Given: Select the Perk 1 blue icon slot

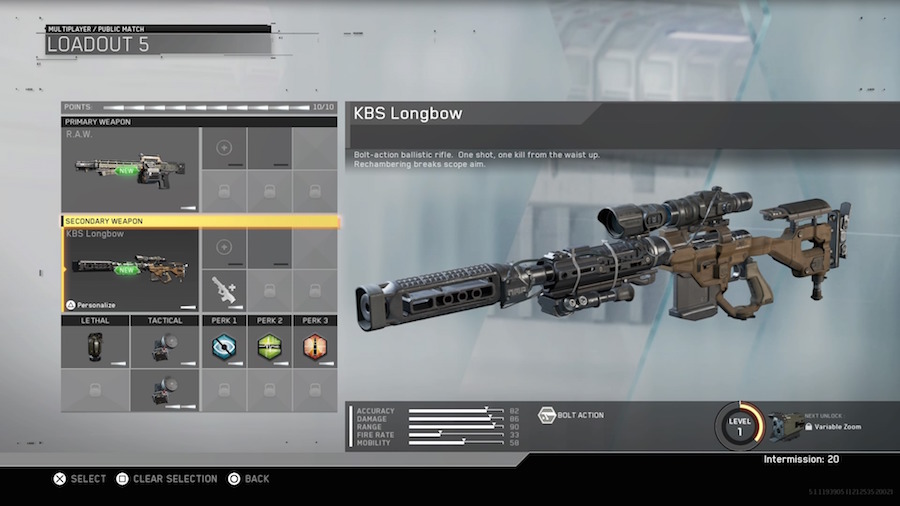Looking at the screenshot, I should [223, 348].
